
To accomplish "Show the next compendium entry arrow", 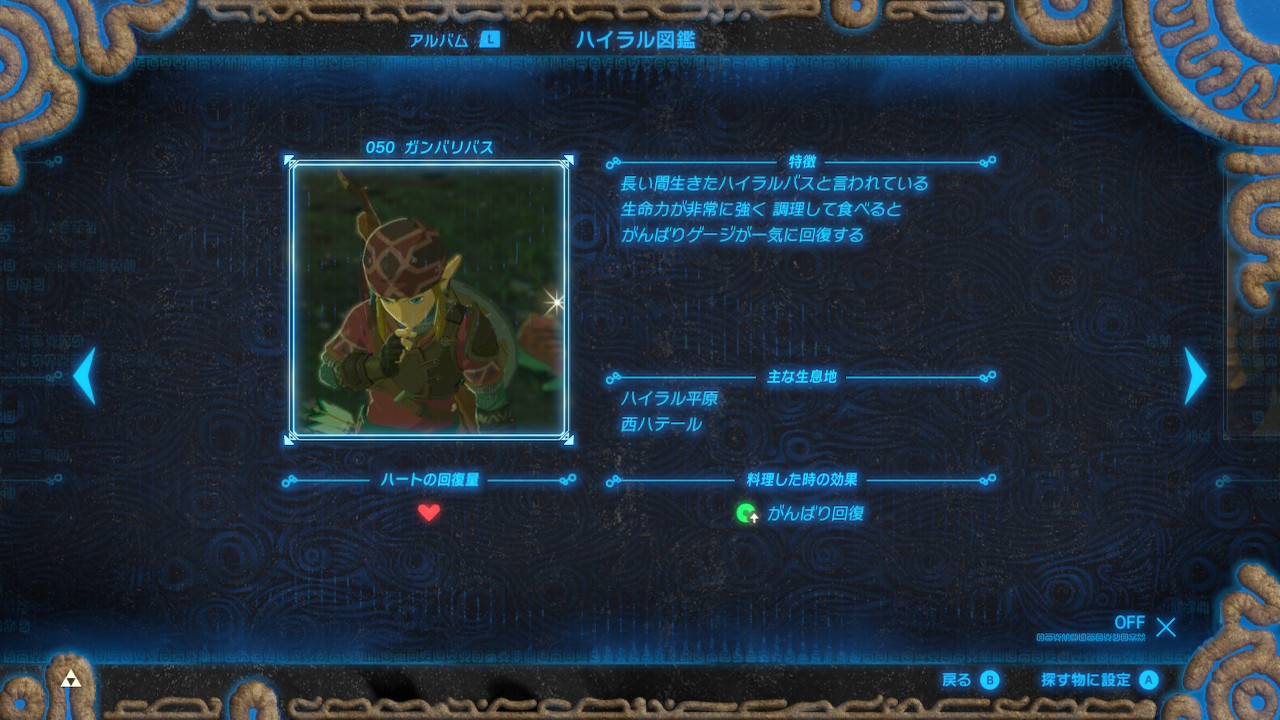I will (x=1195, y=376).
